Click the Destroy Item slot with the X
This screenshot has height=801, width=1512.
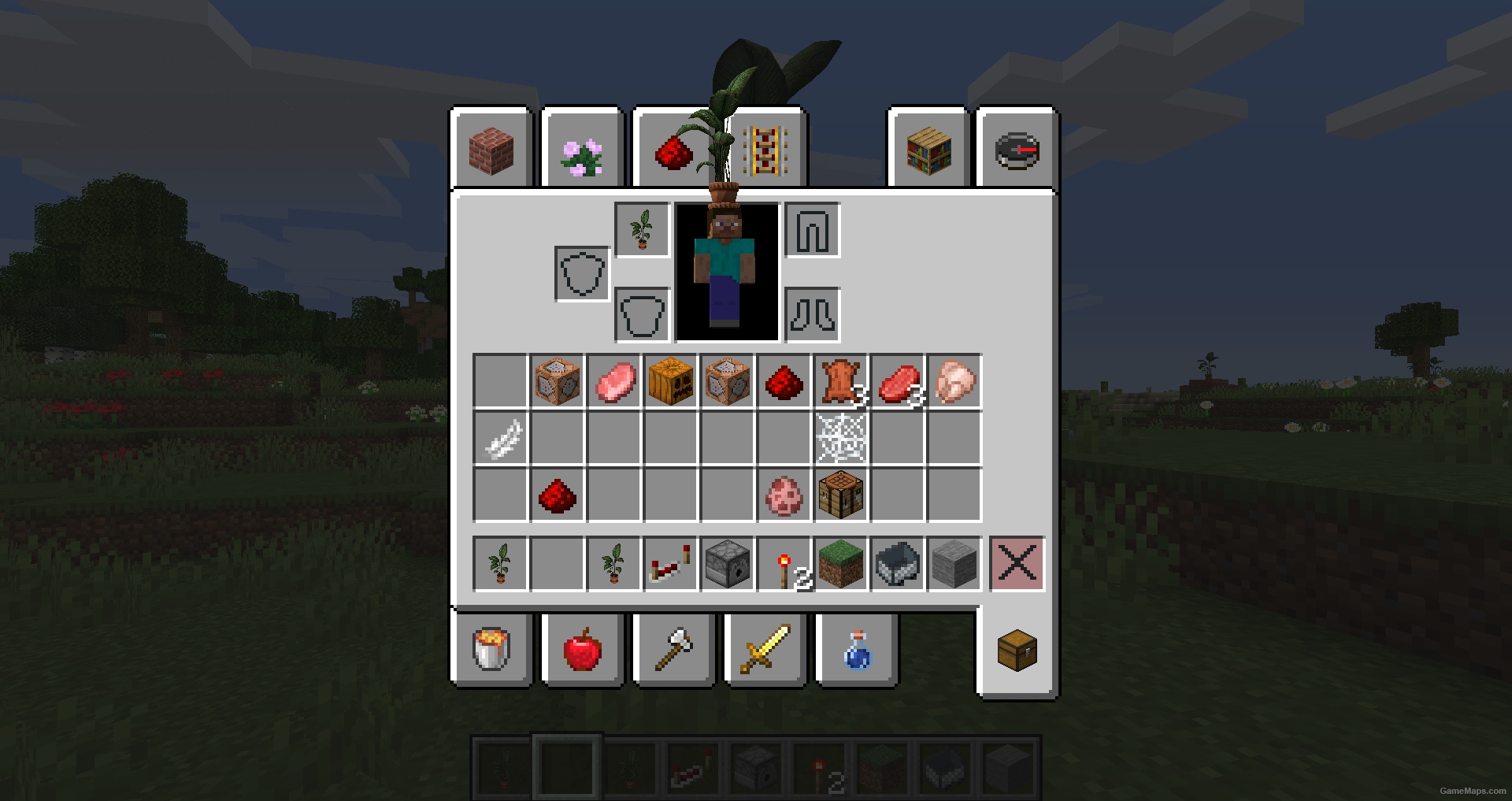(1017, 563)
